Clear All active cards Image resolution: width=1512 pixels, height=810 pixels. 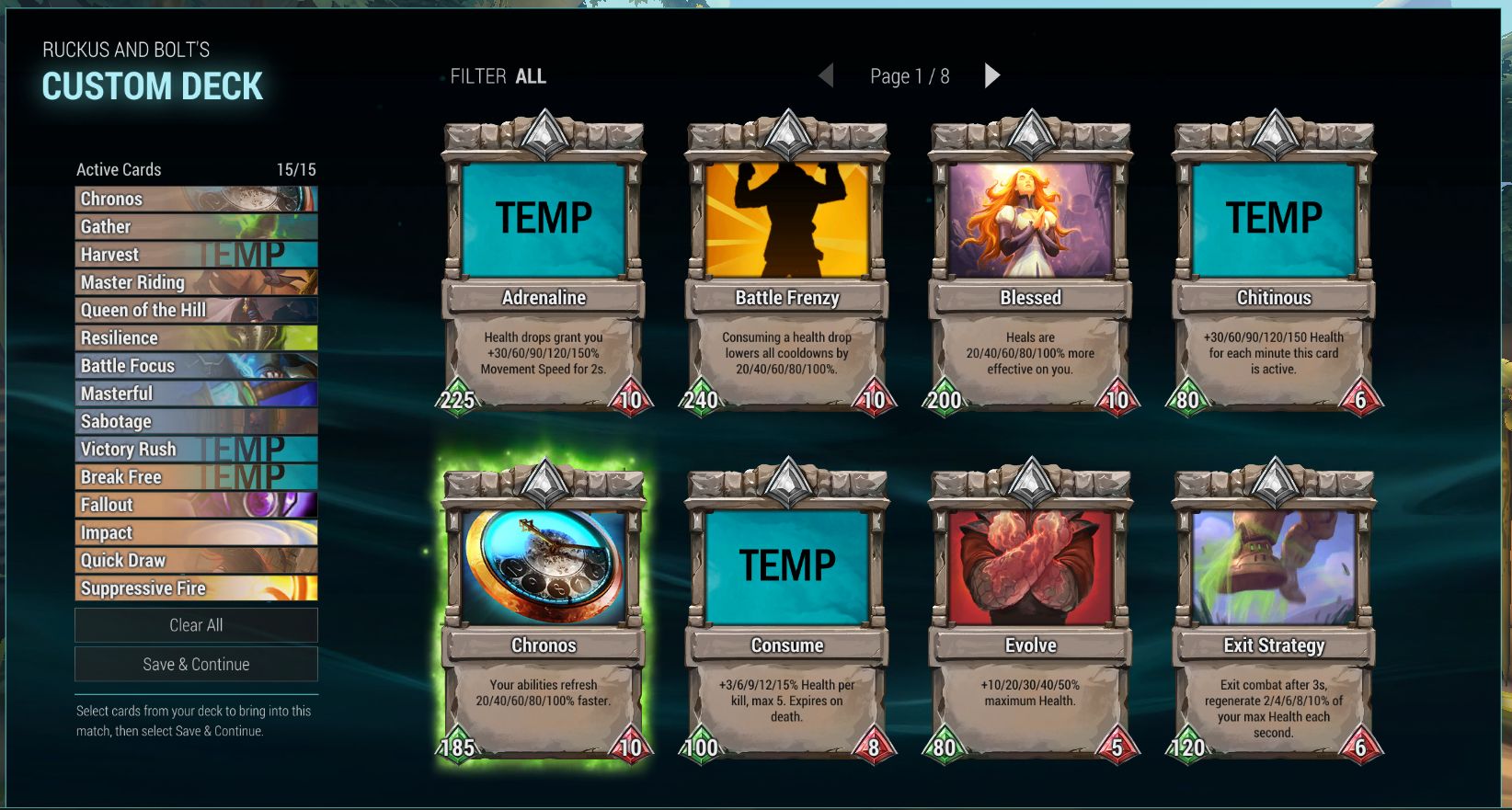tap(196, 625)
